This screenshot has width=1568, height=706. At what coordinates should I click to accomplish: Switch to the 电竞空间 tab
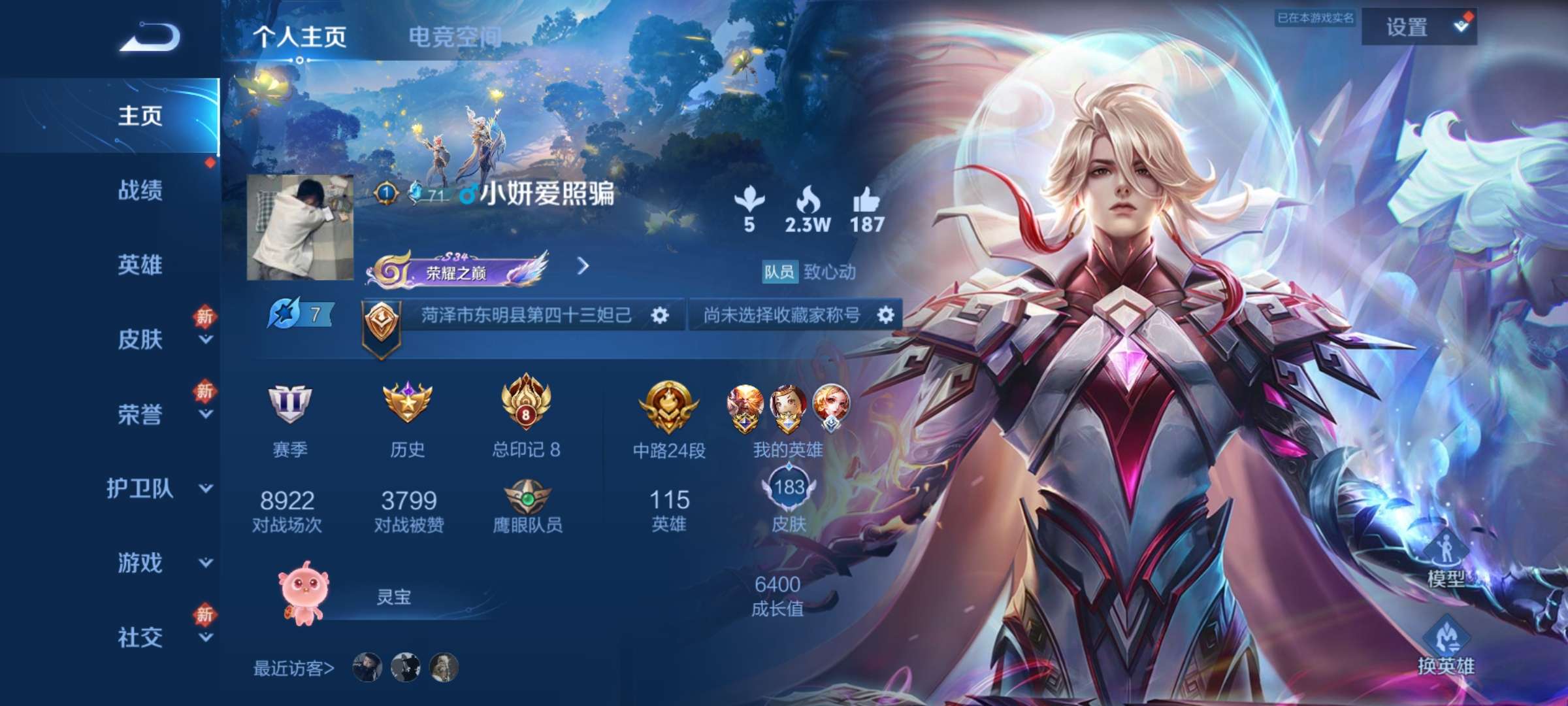pos(455,37)
